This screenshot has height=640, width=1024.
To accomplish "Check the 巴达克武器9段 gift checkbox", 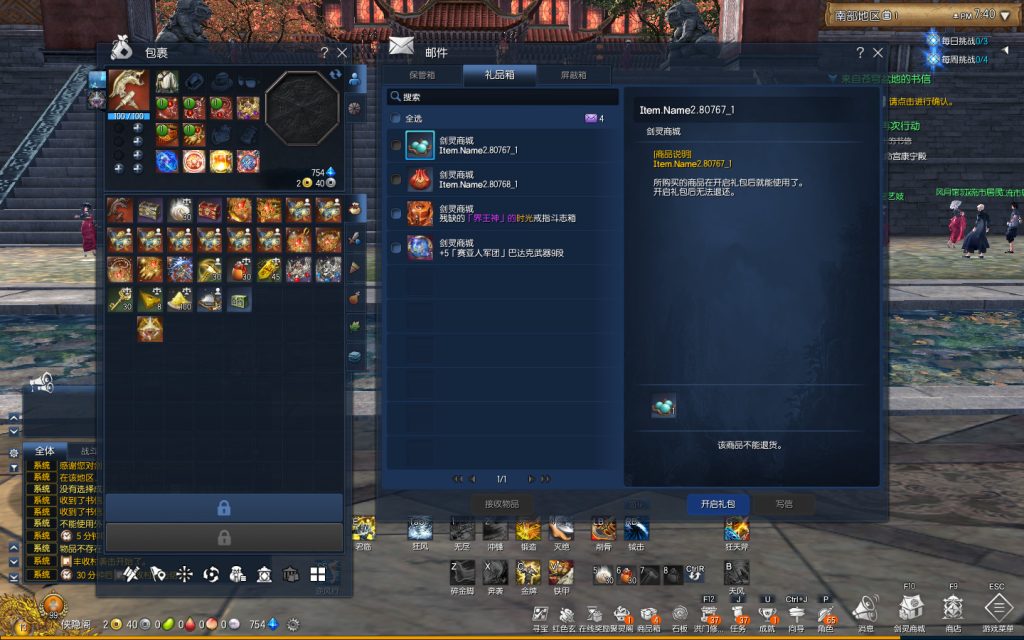I will (x=396, y=248).
